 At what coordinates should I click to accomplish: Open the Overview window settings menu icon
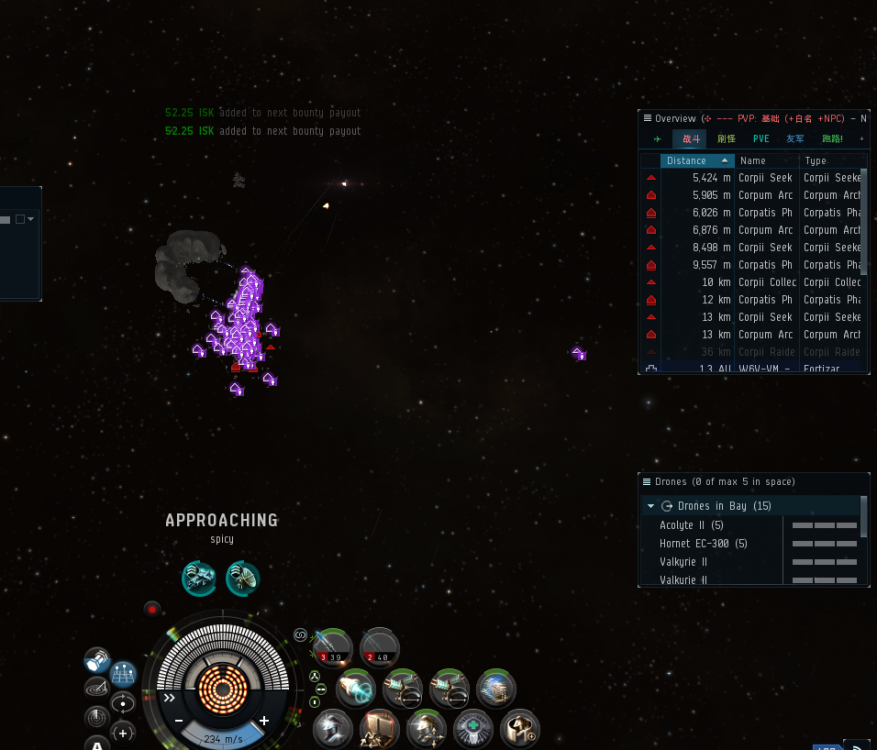(647, 118)
